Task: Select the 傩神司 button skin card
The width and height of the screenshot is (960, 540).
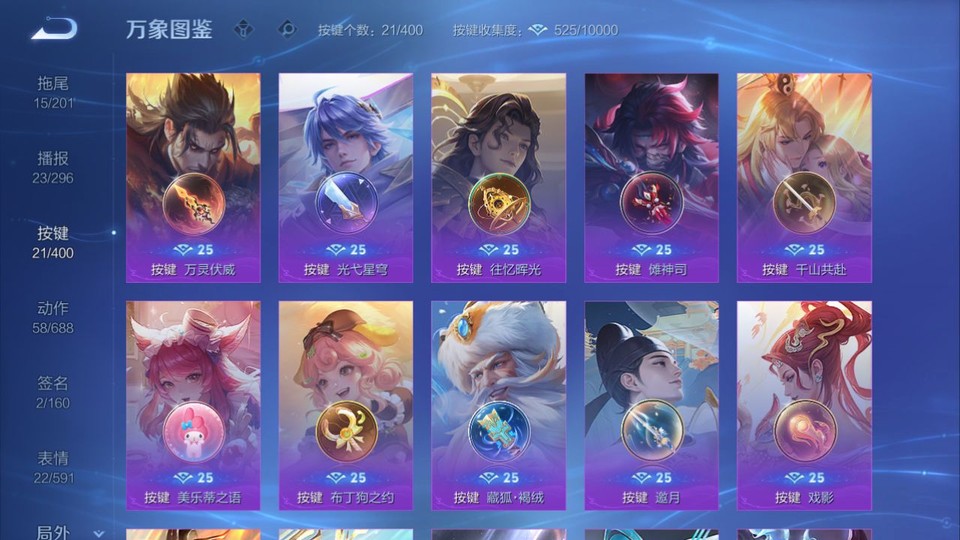Action: (651, 178)
